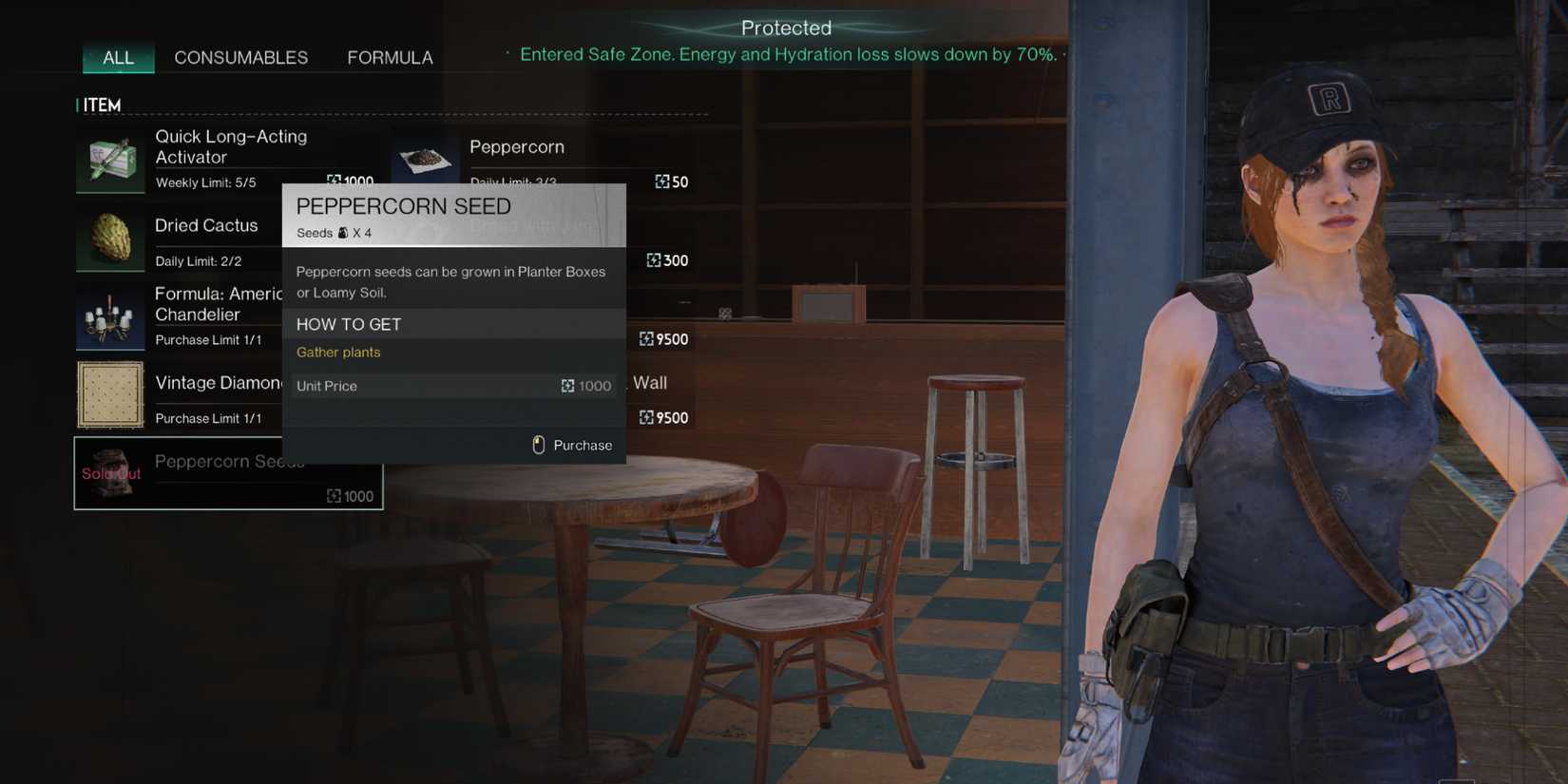Click the Dried Cactus item icon
The height and width of the screenshot is (784, 1568).
(109, 239)
